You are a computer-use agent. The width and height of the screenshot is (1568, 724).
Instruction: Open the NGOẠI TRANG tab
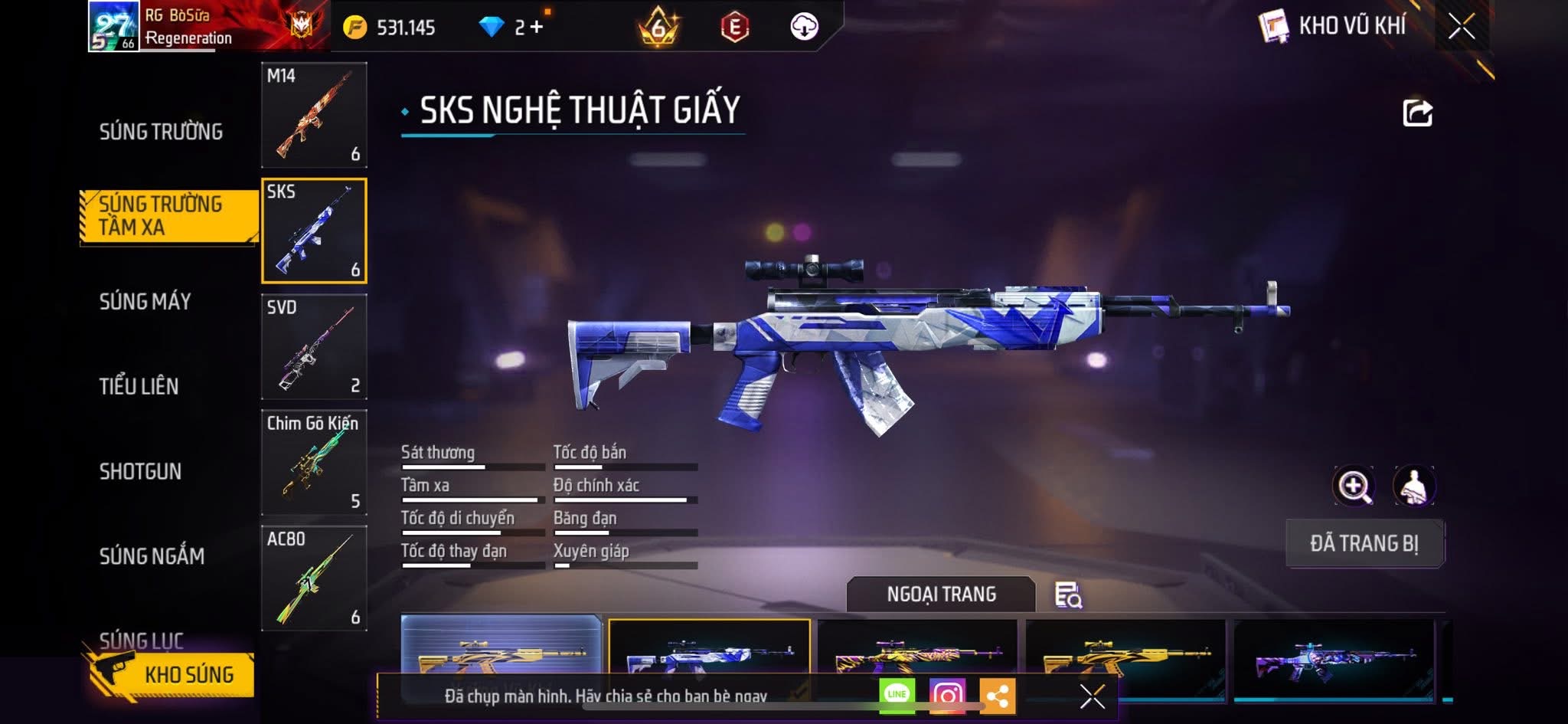(x=941, y=595)
